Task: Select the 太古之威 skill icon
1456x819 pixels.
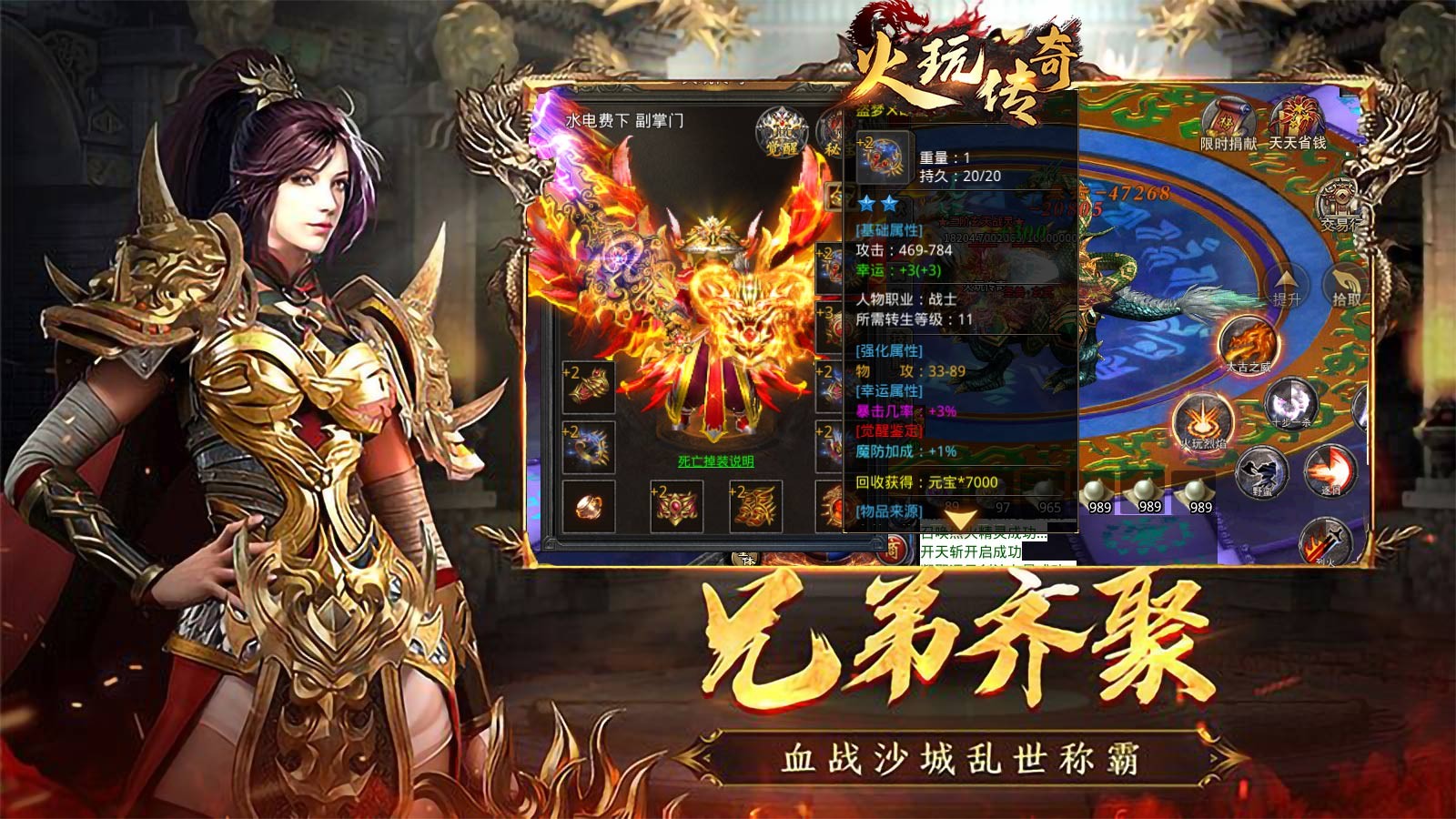Action: [x=1249, y=339]
